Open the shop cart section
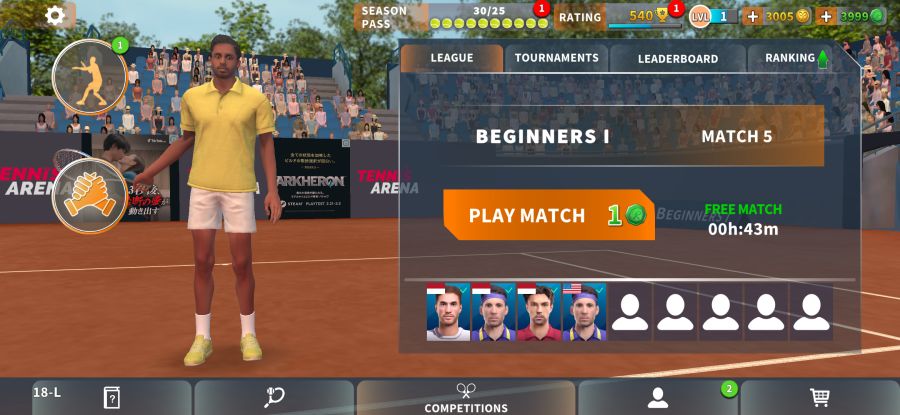900x415 pixels. [x=820, y=397]
